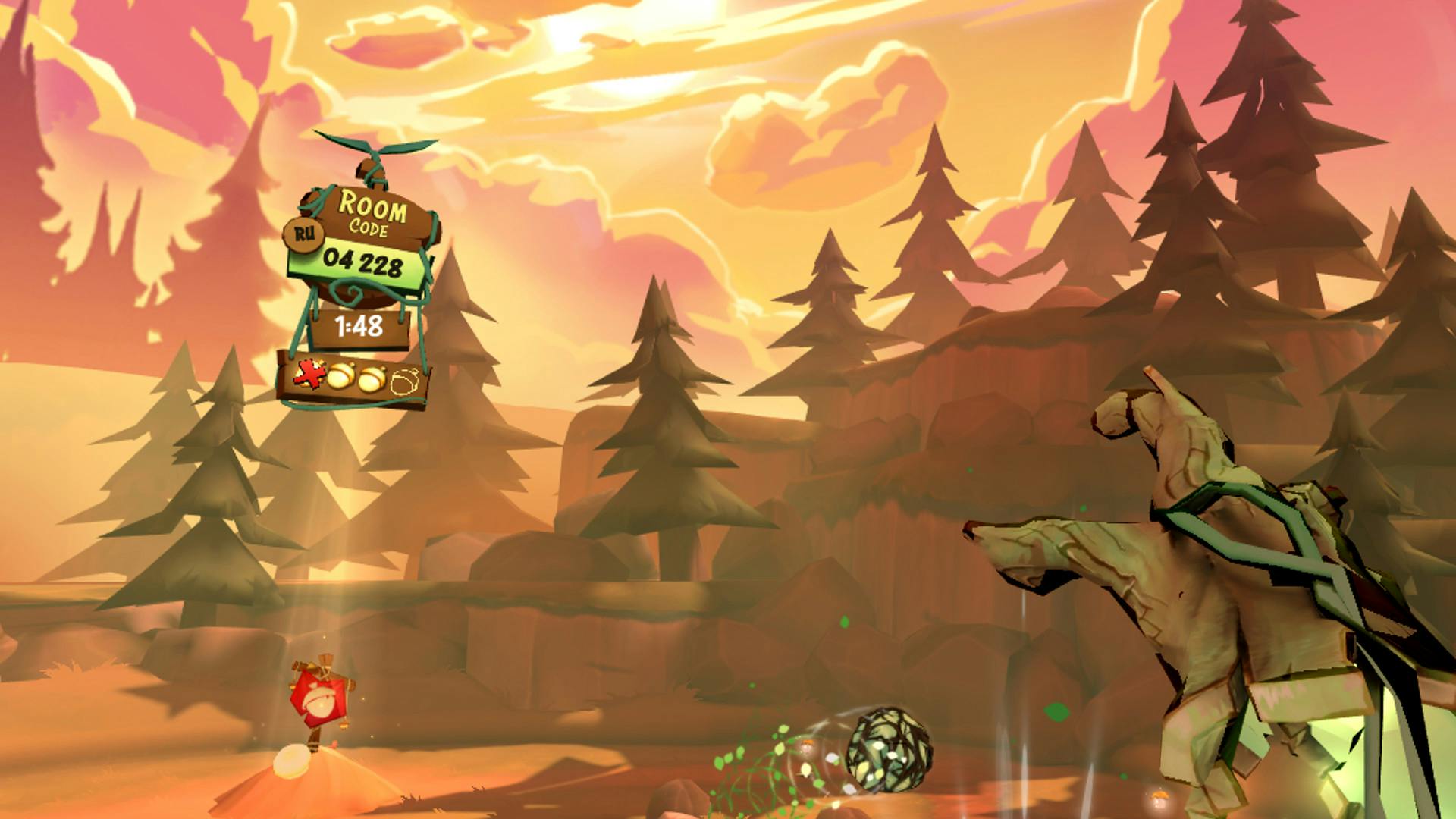Toggle the filled acorn beside the X
The height and width of the screenshot is (819, 1456).
pos(341,377)
